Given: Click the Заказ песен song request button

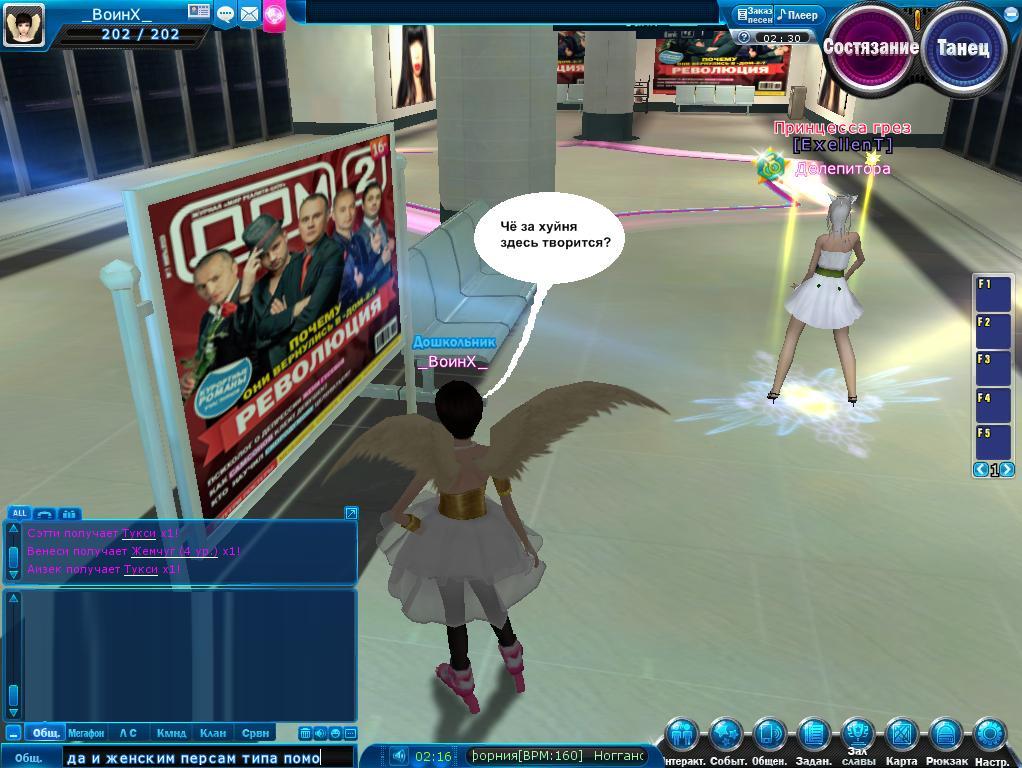Looking at the screenshot, I should pyautogui.click(x=754, y=15).
